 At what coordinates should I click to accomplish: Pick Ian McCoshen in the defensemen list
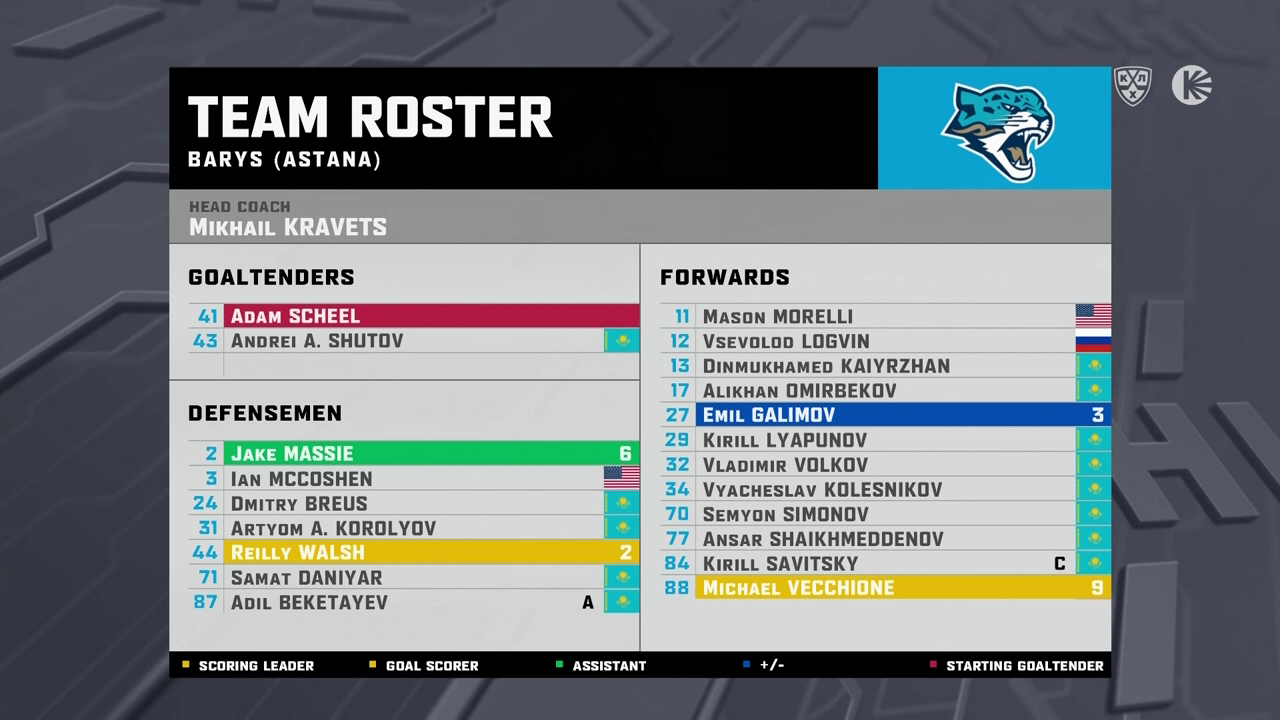click(414, 479)
